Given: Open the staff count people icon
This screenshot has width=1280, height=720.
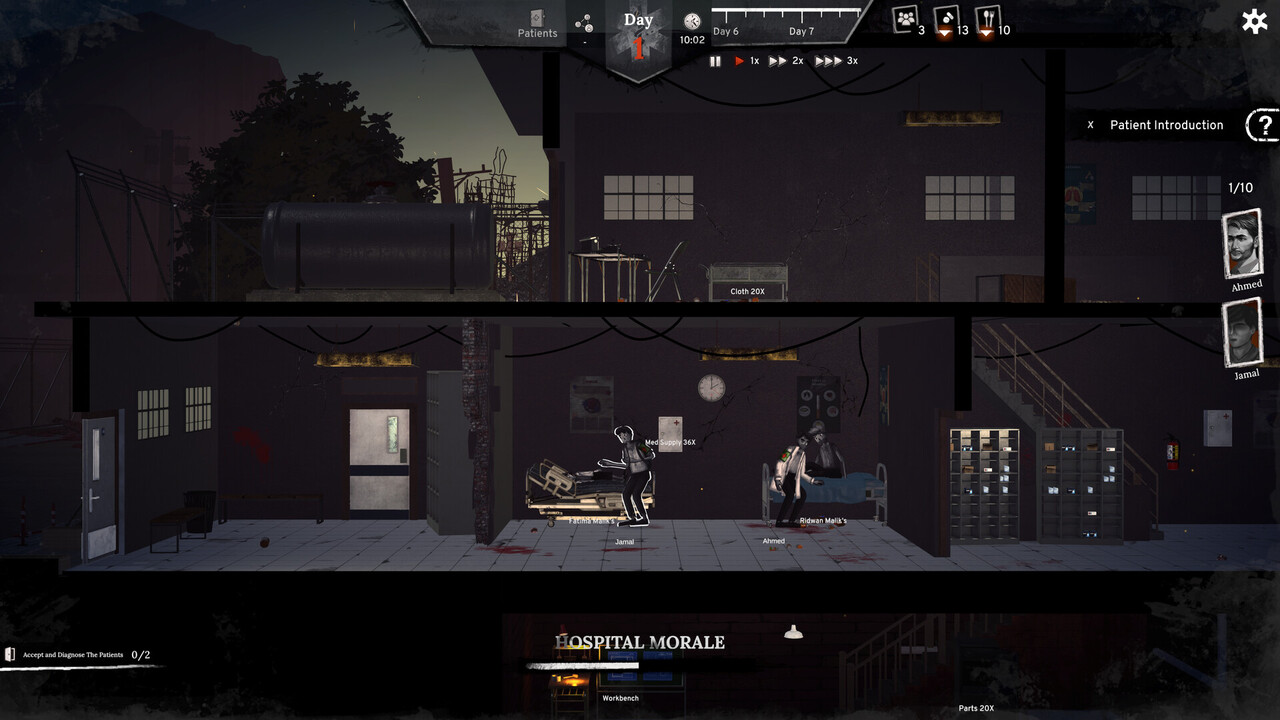Looking at the screenshot, I should tap(906, 19).
